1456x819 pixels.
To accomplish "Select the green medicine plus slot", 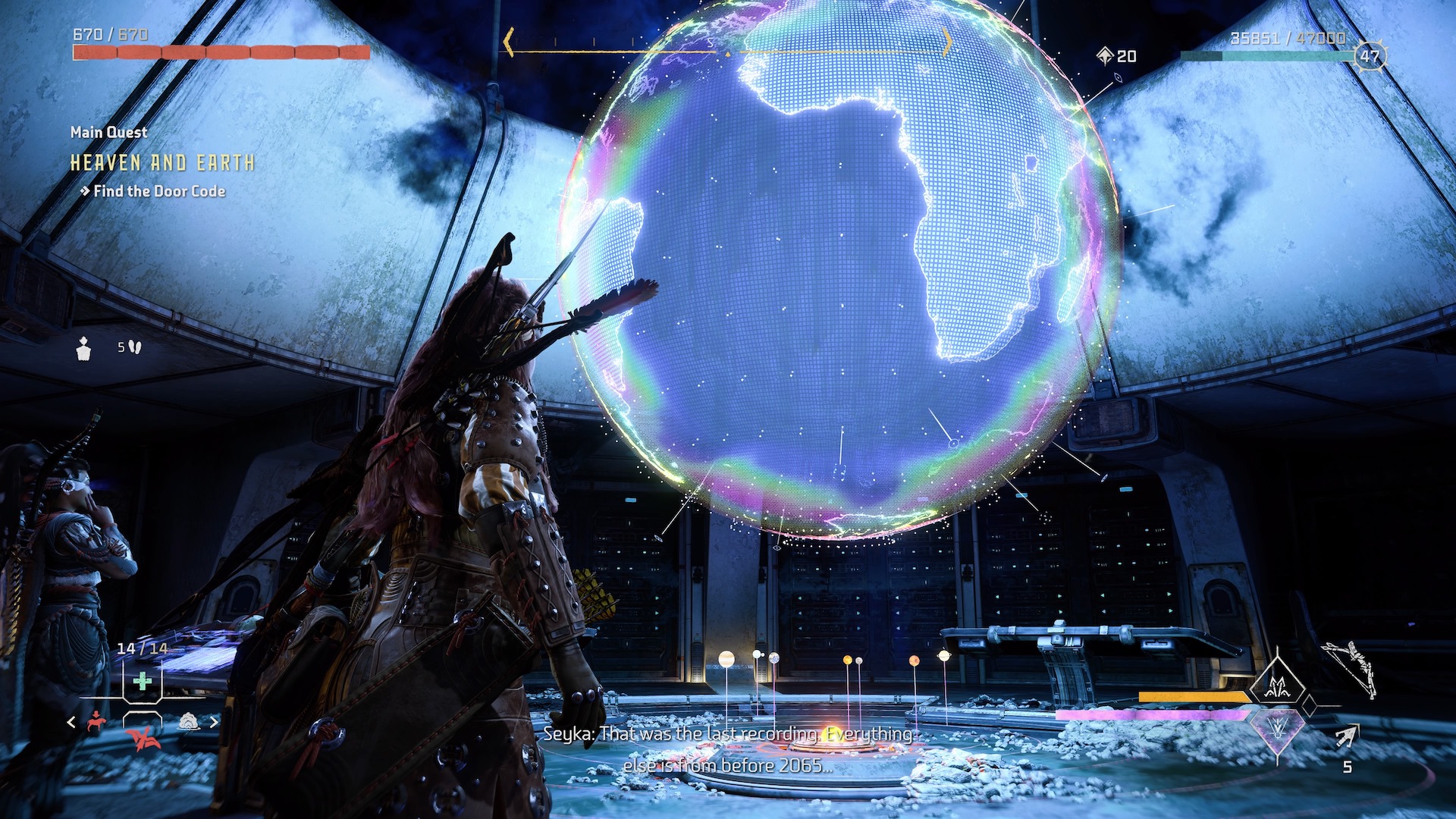I will (142, 681).
